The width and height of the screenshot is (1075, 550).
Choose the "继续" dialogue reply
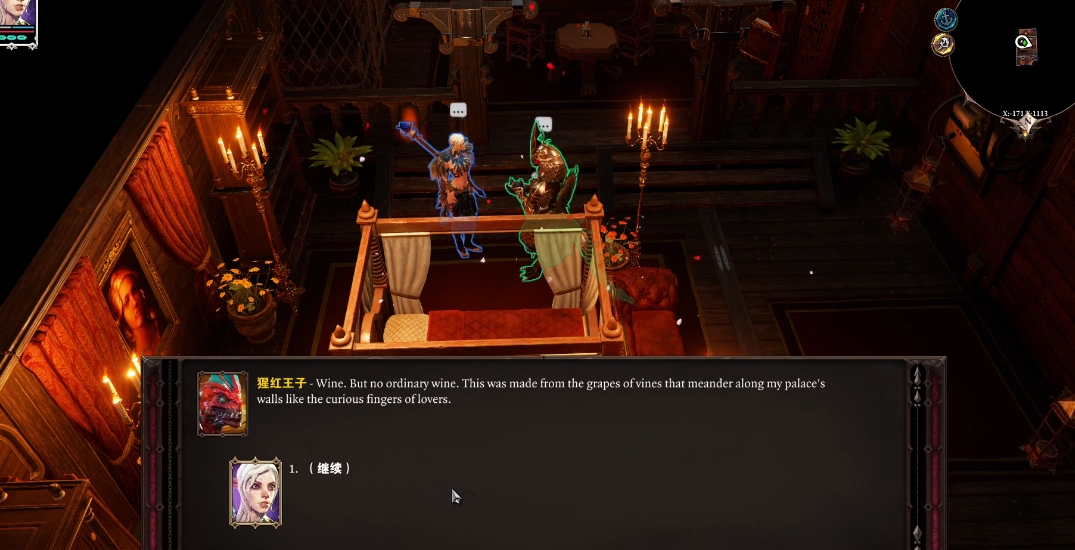click(x=330, y=468)
